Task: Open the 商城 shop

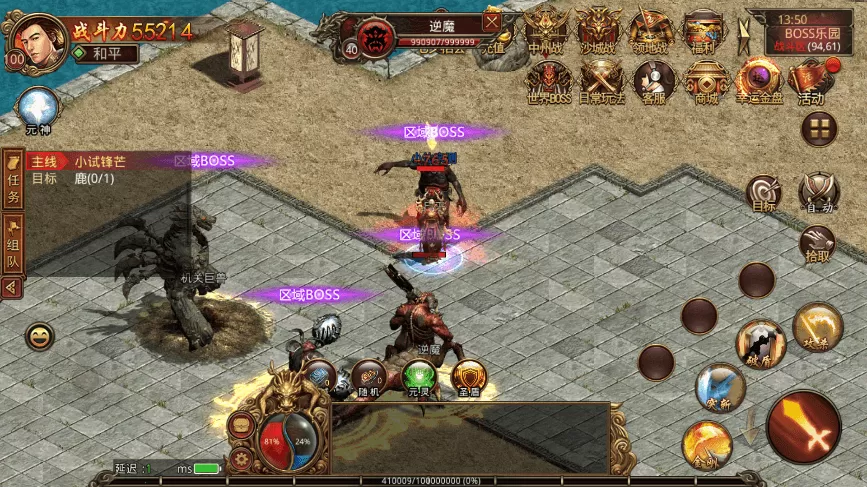Action: point(706,80)
